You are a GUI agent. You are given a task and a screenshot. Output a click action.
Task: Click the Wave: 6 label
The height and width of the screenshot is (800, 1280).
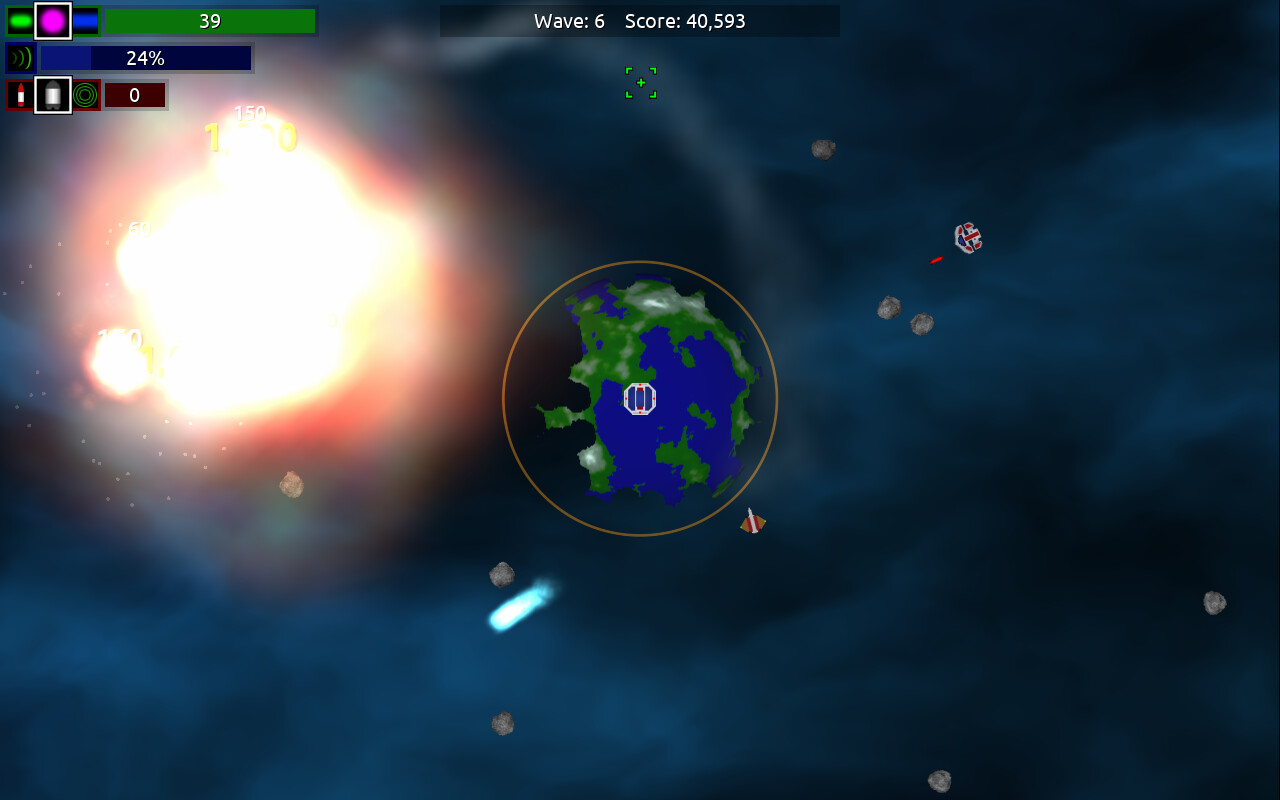[x=569, y=20]
